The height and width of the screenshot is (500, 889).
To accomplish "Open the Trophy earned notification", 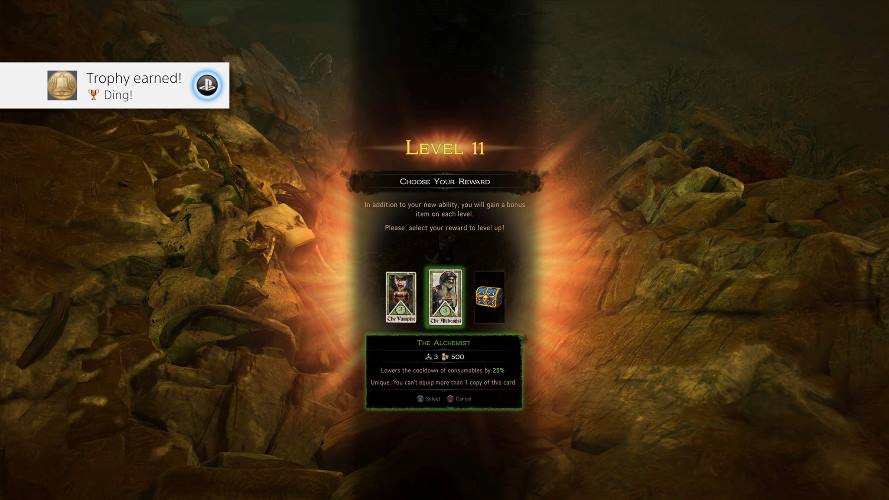I will coord(115,86).
